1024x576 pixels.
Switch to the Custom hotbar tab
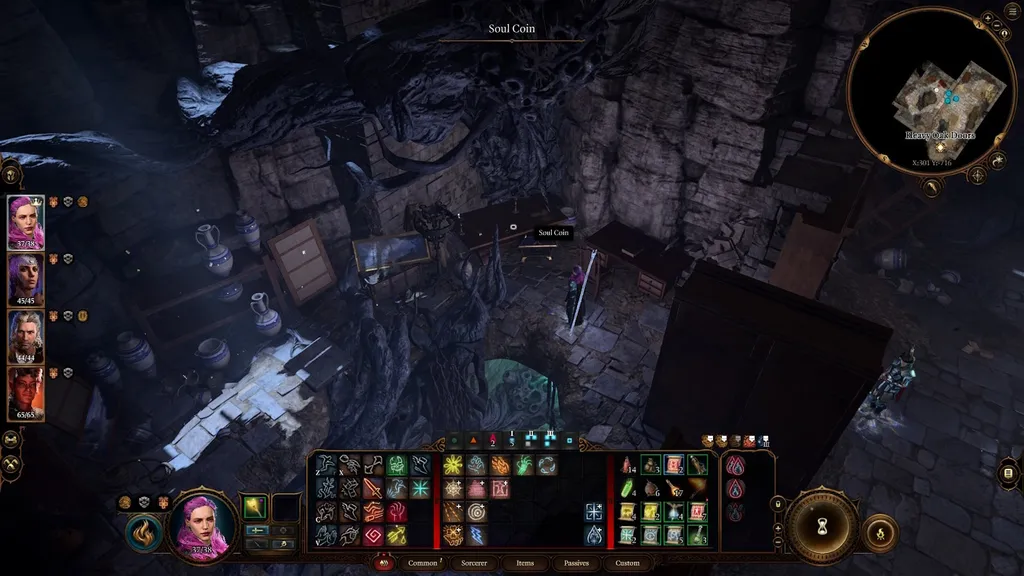coord(627,563)
